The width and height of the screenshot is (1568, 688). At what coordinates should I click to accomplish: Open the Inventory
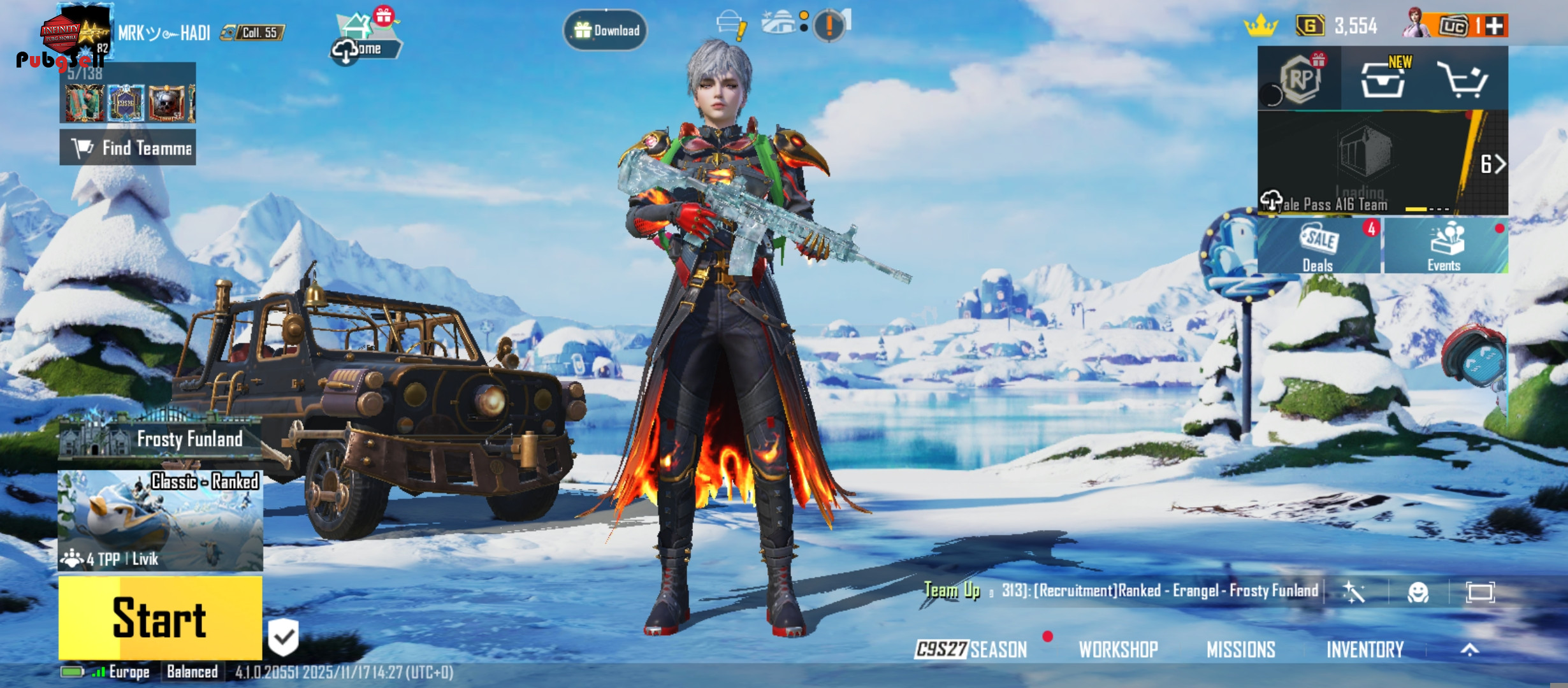(x=1365, y=649)
